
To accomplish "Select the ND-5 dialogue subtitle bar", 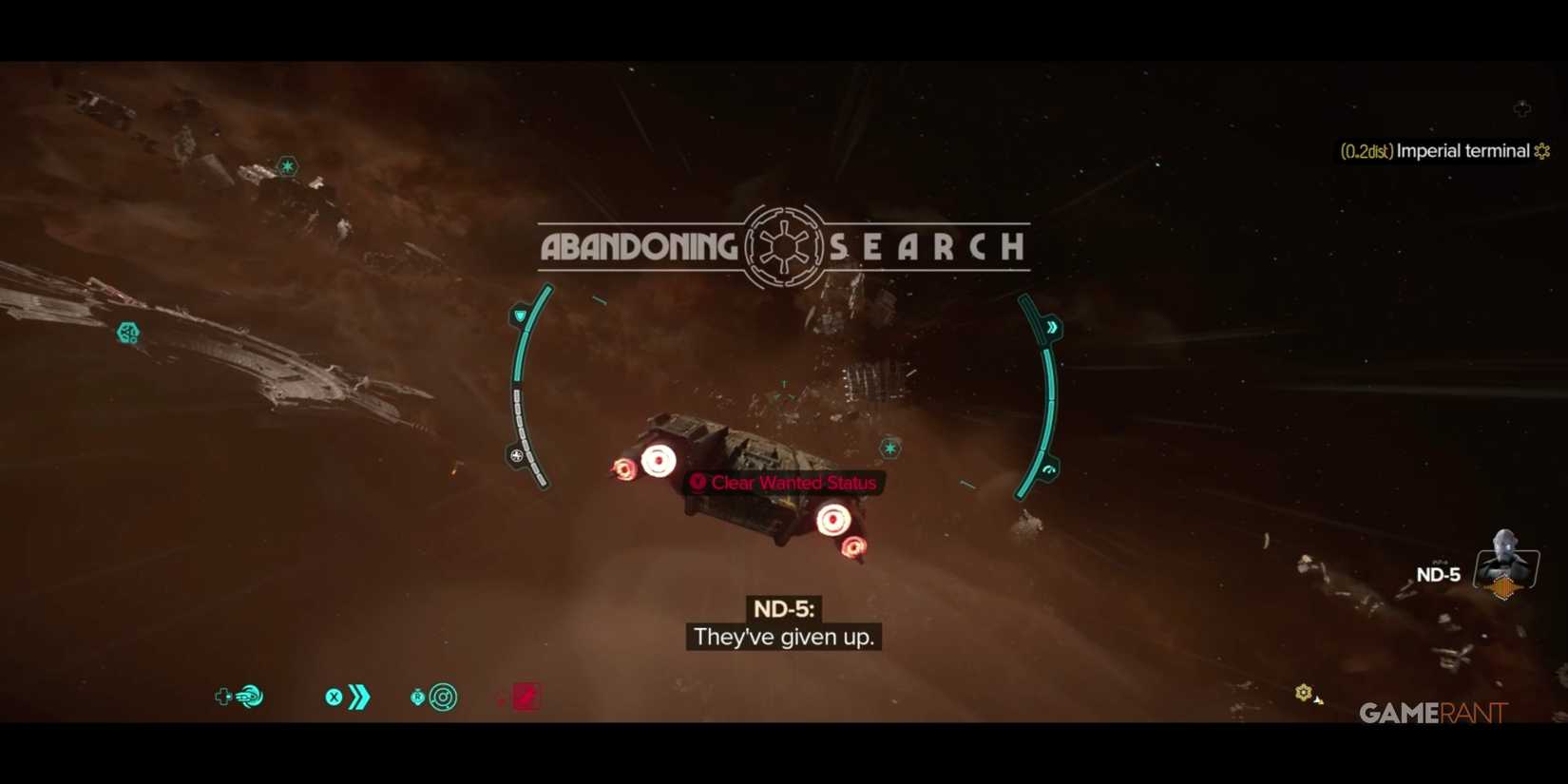I will [782, 637].
